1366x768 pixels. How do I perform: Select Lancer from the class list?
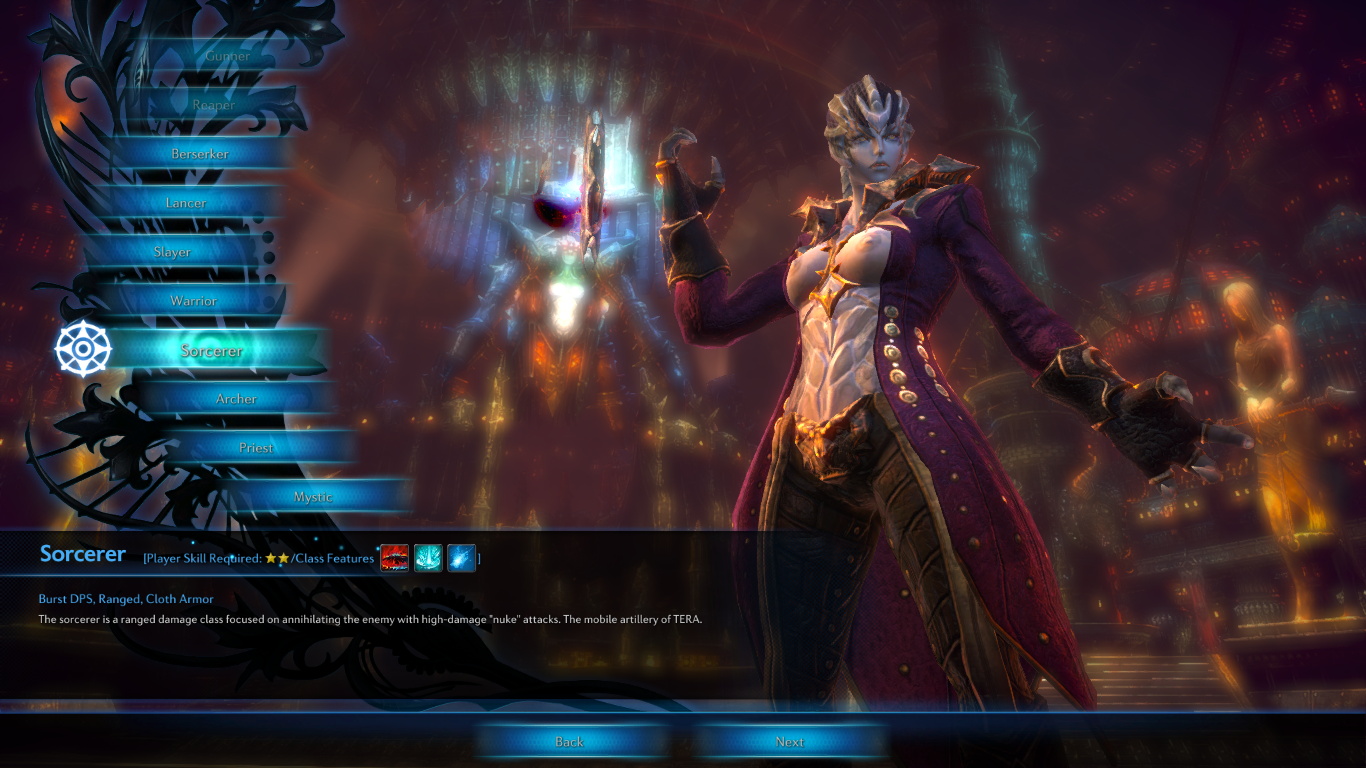(186, 203)
